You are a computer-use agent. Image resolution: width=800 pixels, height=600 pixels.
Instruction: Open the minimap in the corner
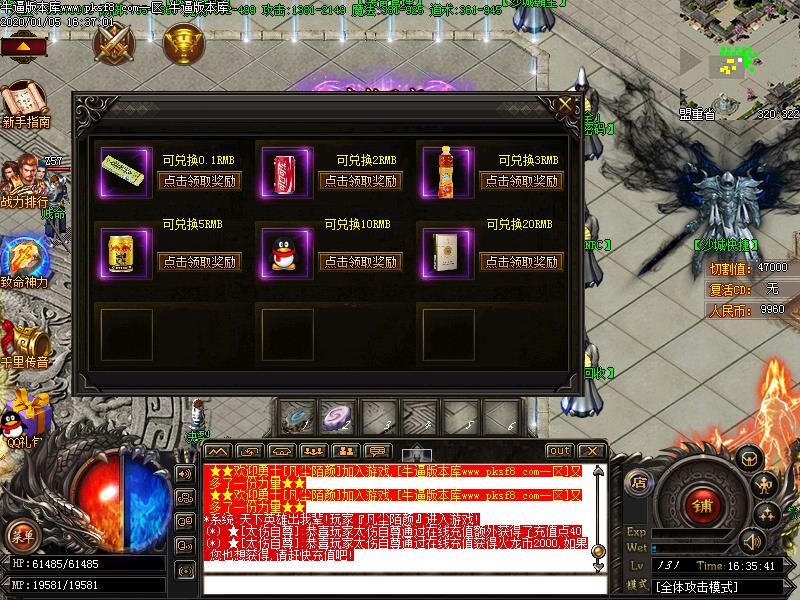740,55
